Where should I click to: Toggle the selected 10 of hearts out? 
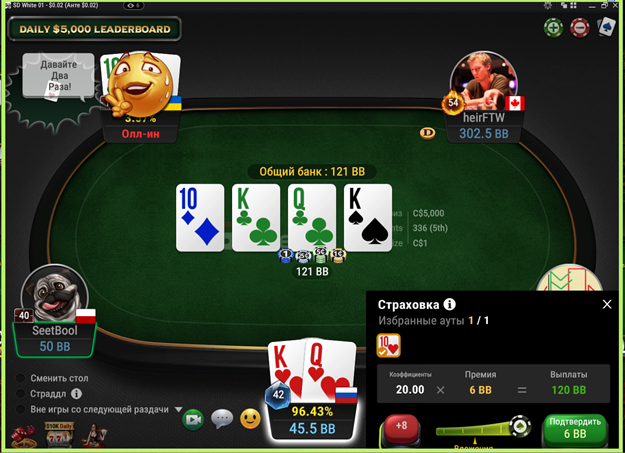[x=388, y=346]
